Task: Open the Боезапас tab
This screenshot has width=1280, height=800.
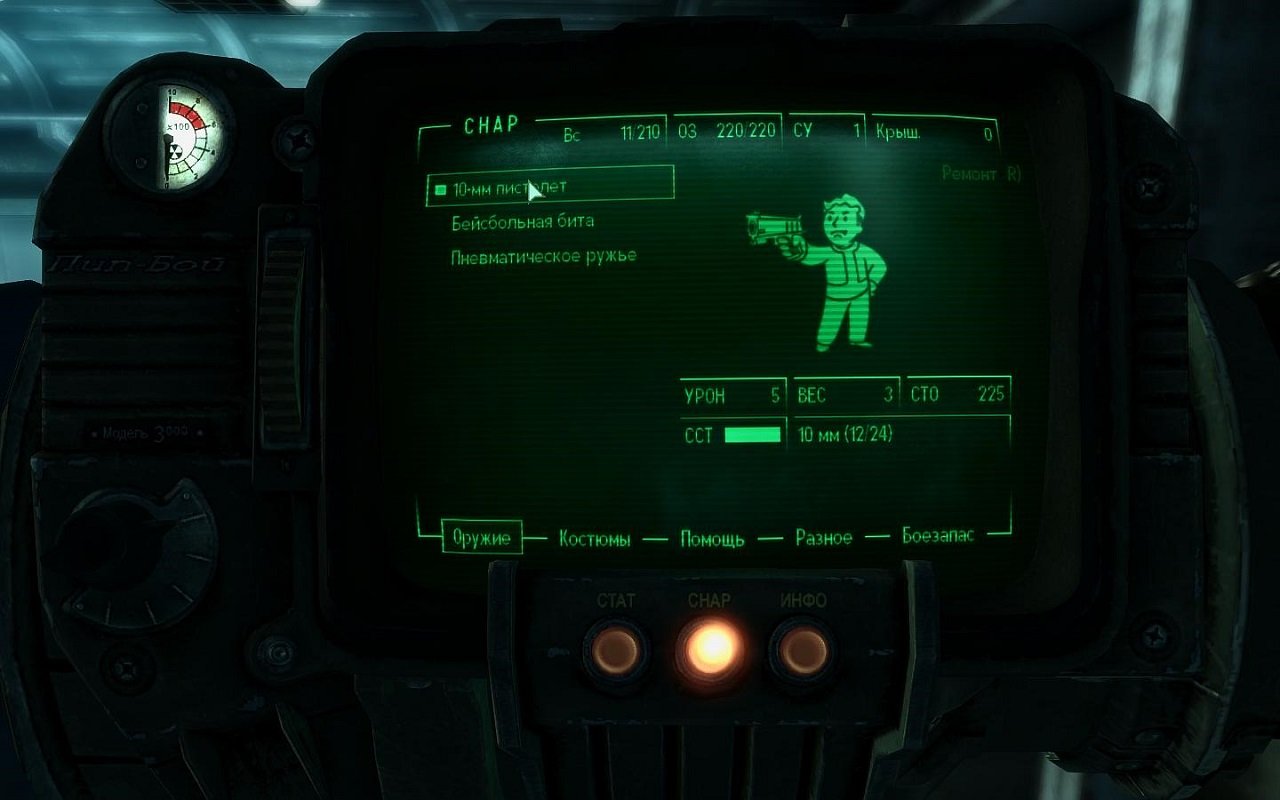Action: coord(938,537)
